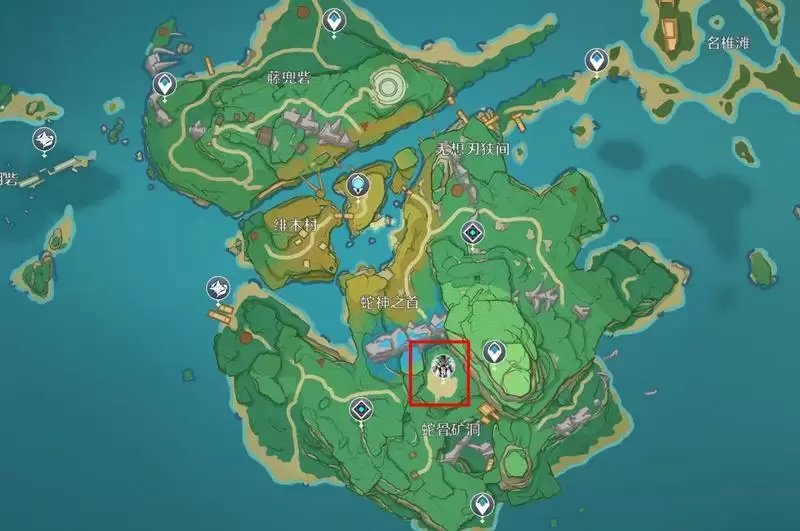The height and width of the screenshot is (531, 800).
Task: Choose the teleport waypoint right of the boss marker
Action: click(x=494, y=351)
